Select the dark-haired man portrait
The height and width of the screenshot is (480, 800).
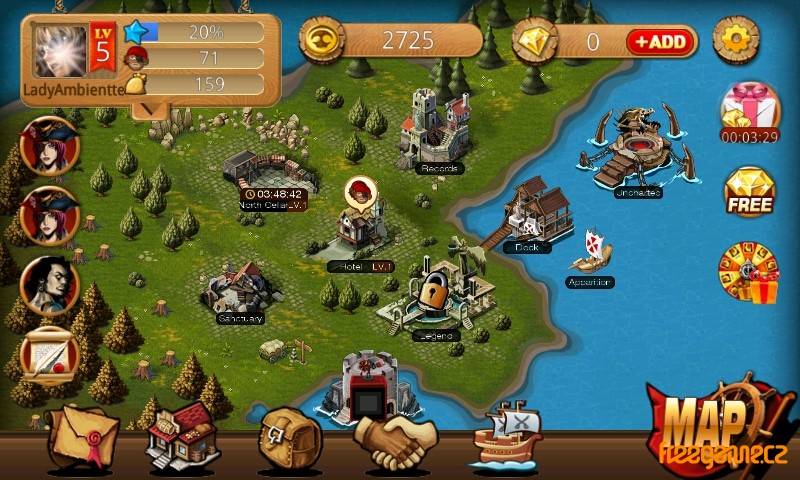point(49,285)
